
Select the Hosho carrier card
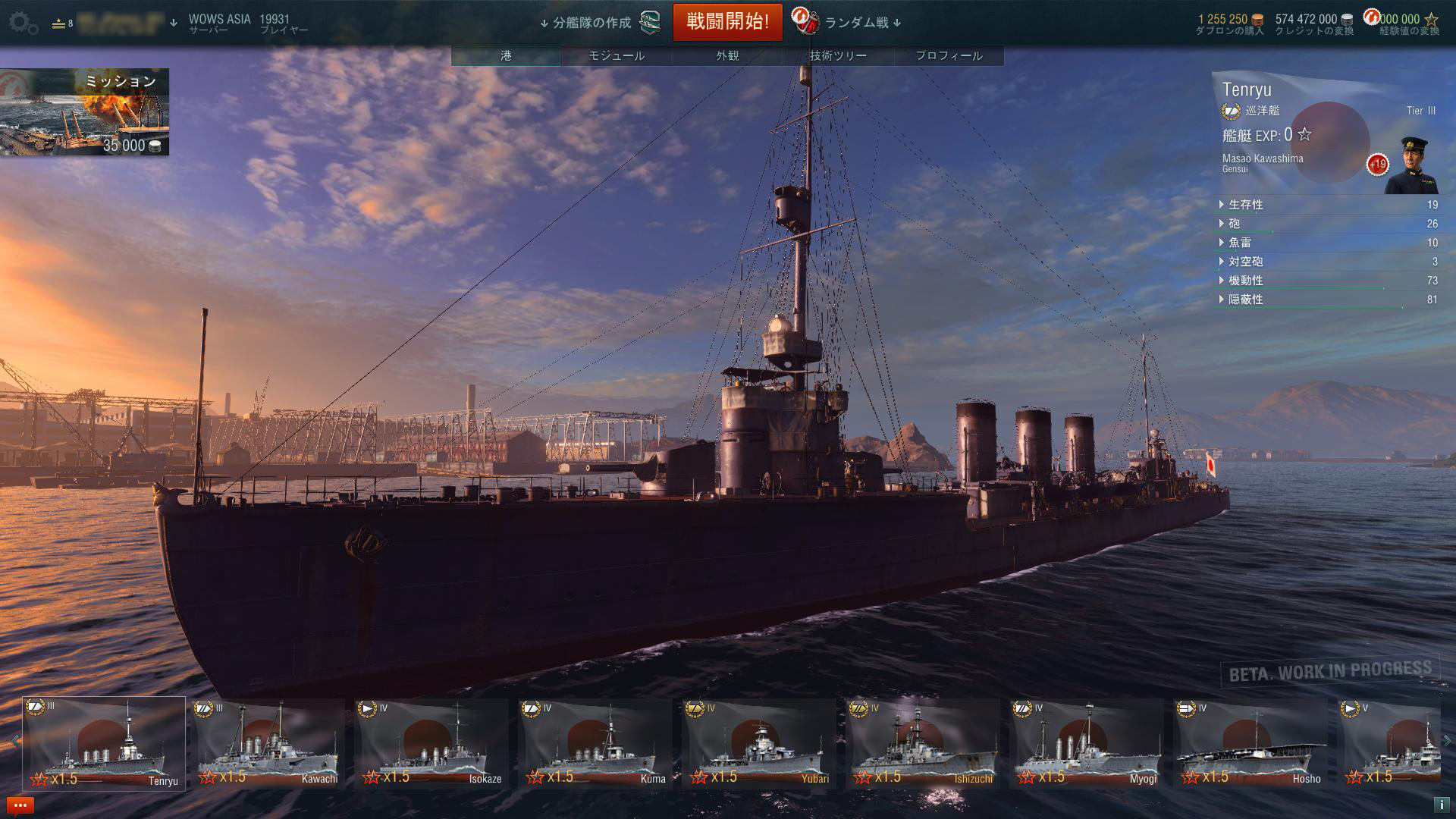(x=1250, y=743)
